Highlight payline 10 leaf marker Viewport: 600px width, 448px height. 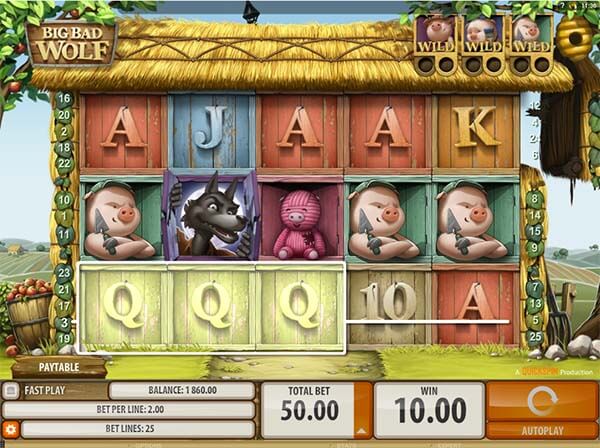tap(64, 199)
